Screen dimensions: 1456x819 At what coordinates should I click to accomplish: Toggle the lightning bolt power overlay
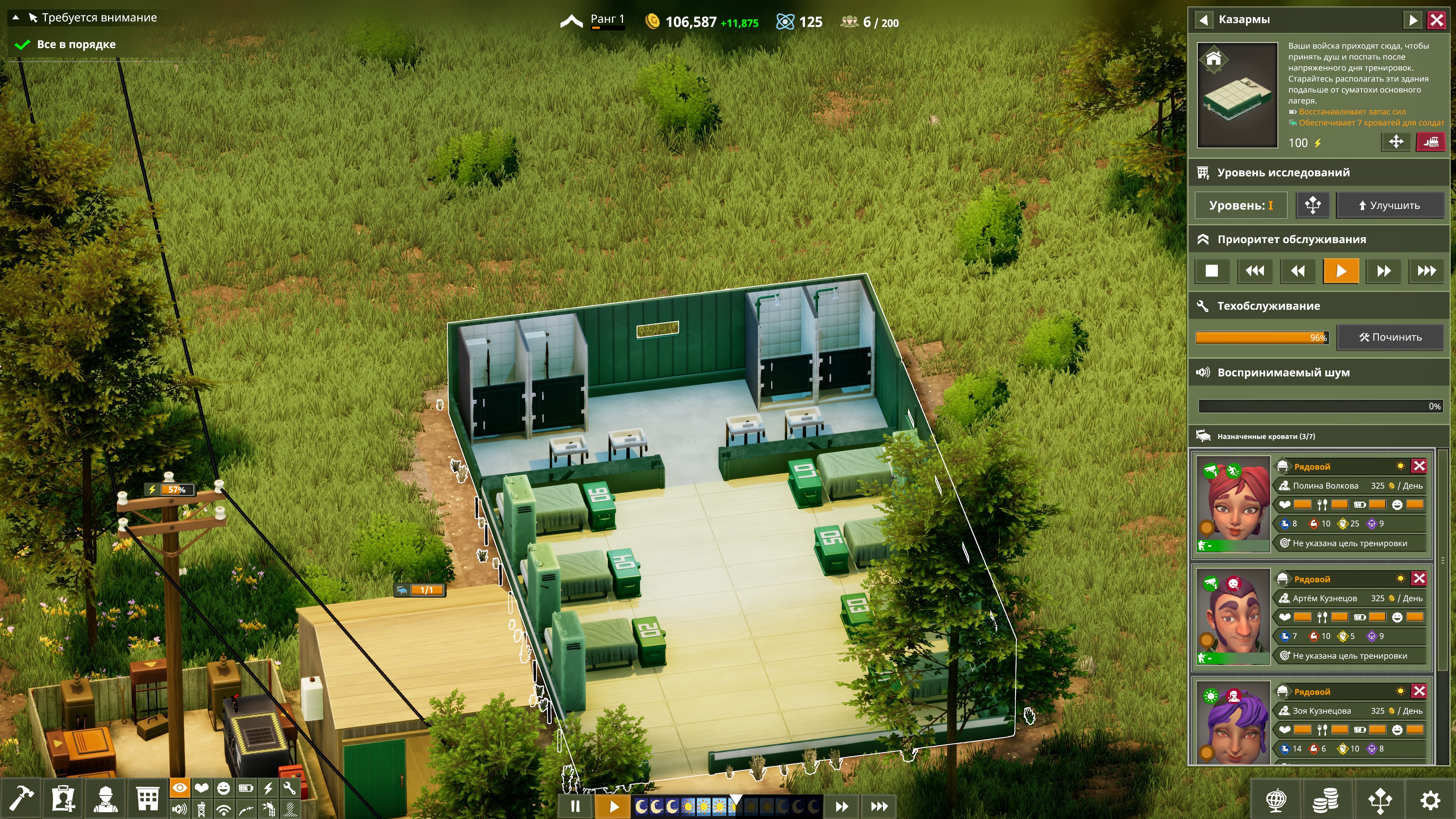(268, 788)
